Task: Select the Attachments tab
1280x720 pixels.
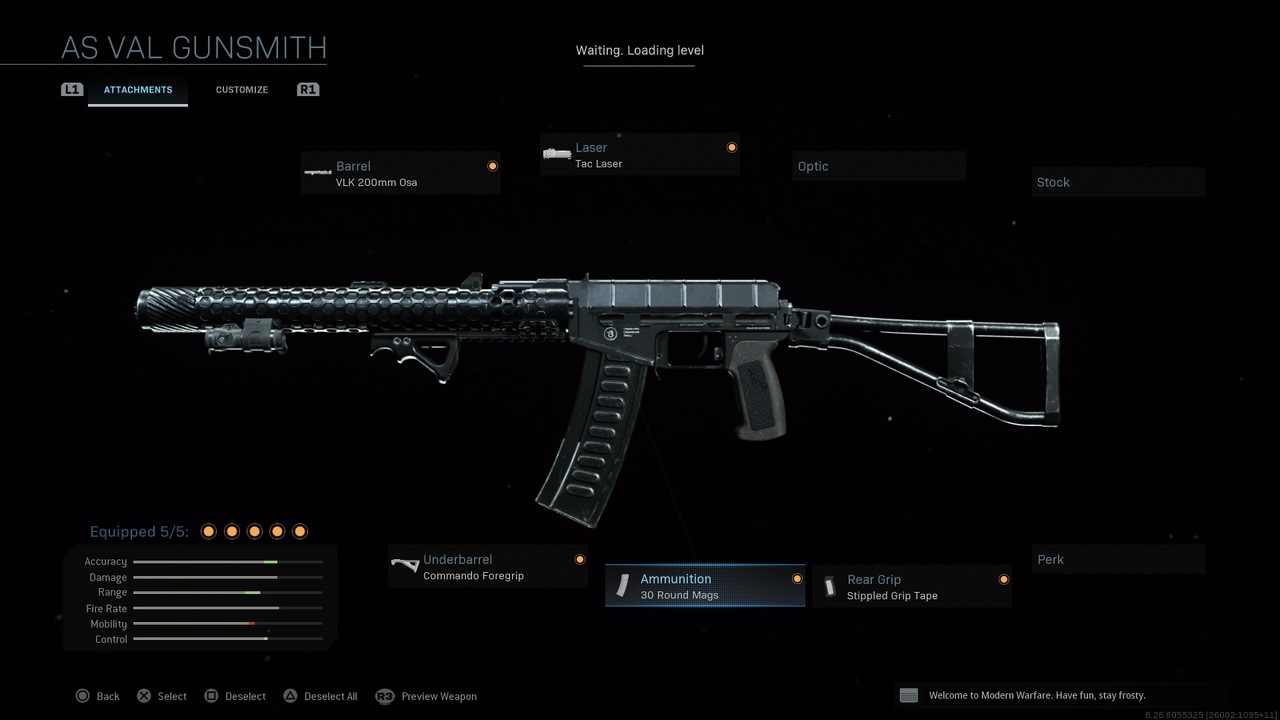Action: coord(137,89)
